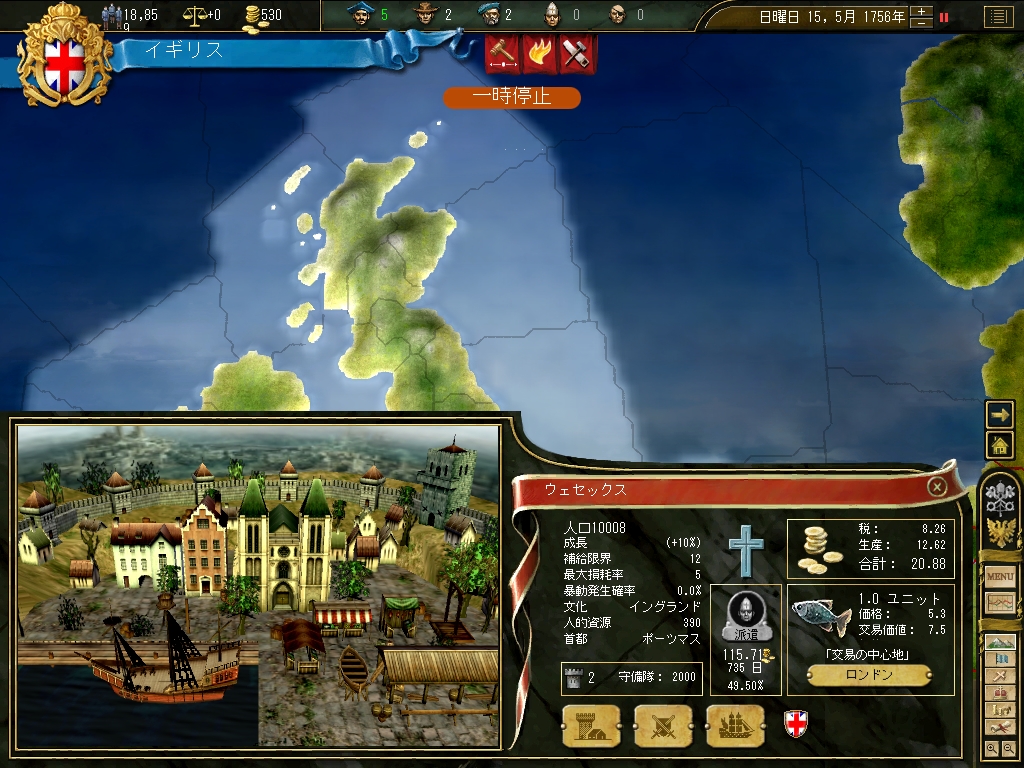This screenshot has width=1024, height=768.
Task: Open the list icon in the top-right corner
Action: coord(997,17)
